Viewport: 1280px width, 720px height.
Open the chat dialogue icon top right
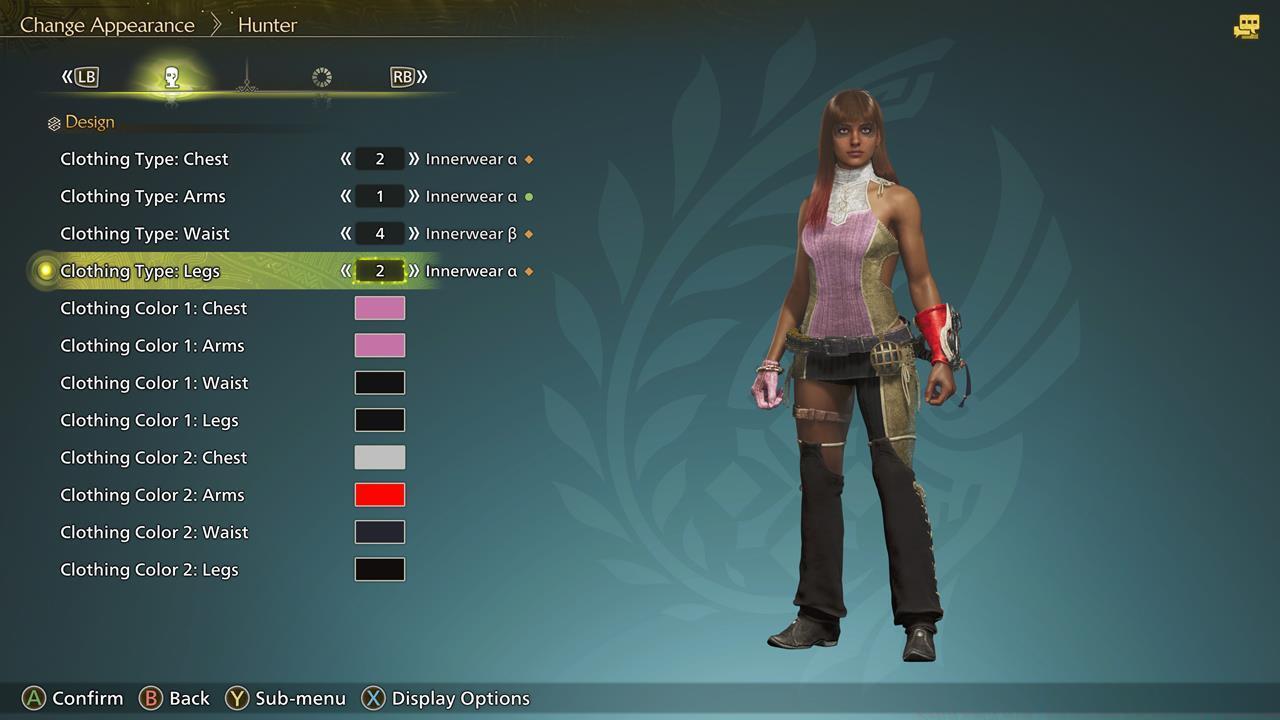coord(1247,24)
